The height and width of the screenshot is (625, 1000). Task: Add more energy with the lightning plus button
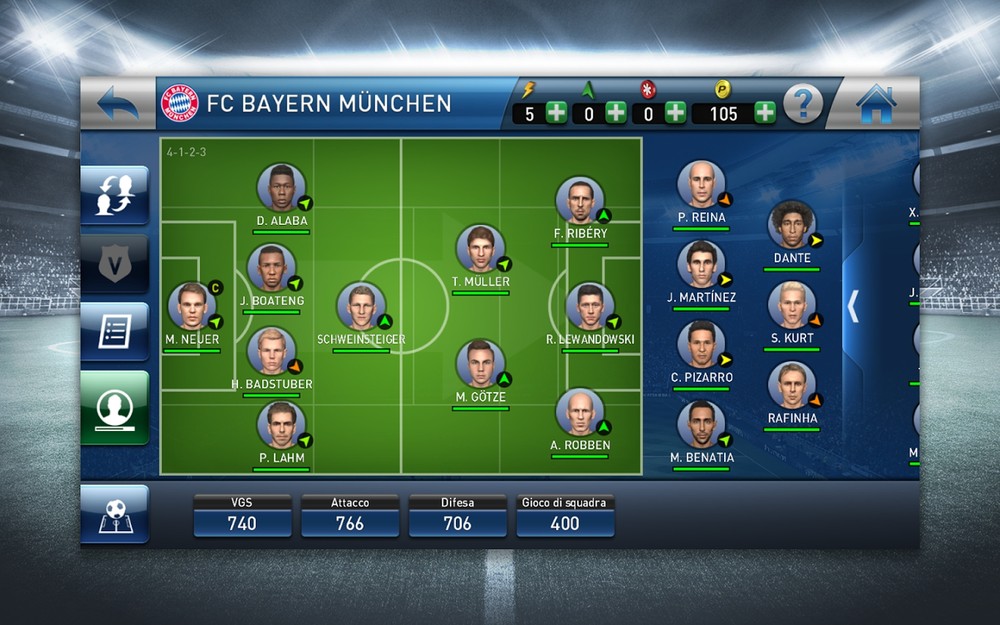click(x=556, y=113)
